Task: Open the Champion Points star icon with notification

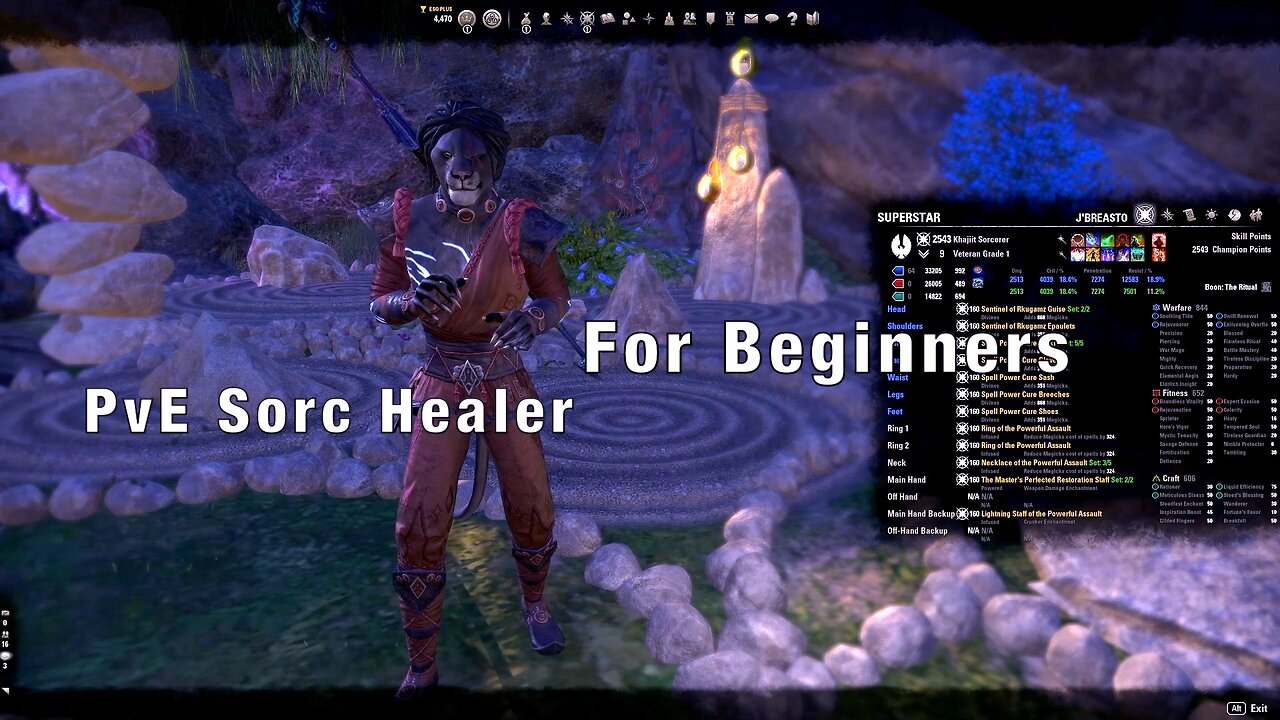Action: pos(588,18)
